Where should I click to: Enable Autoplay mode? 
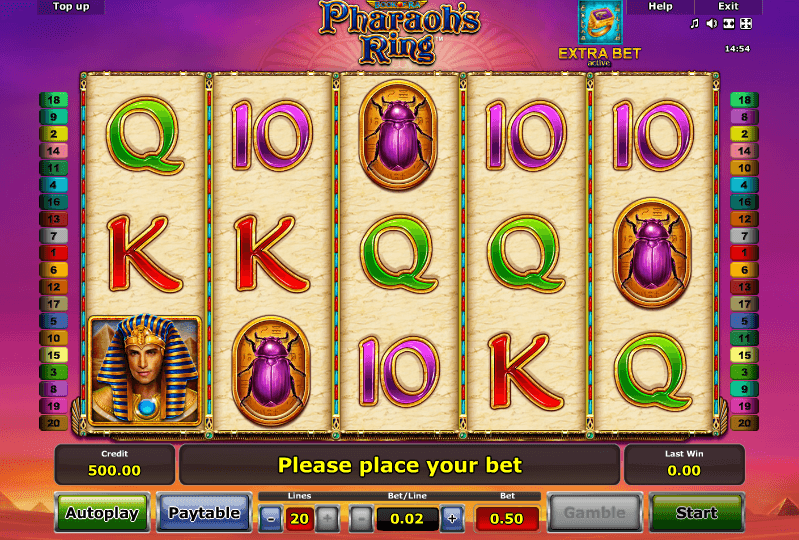(x=101, y=513)
